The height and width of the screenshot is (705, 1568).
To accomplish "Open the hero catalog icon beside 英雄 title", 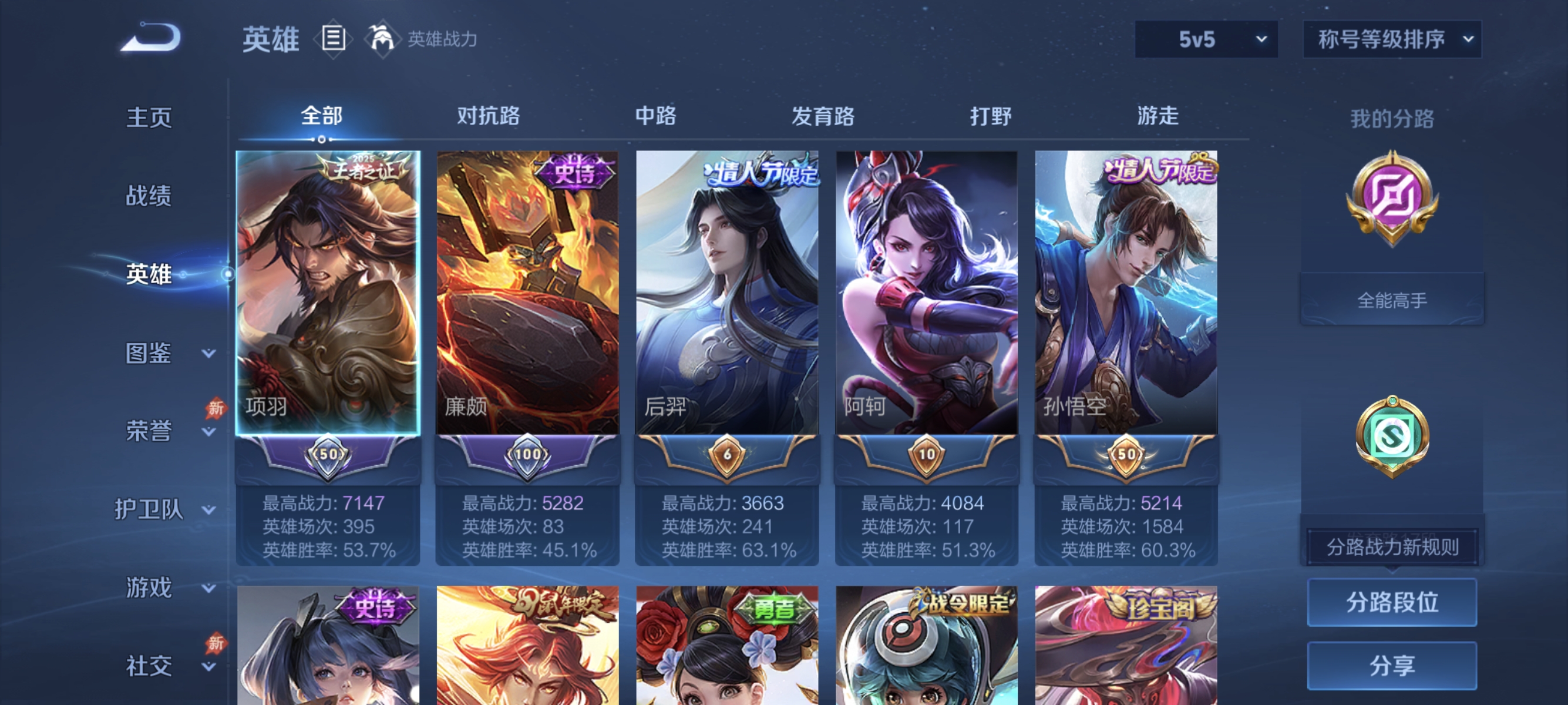I will point(334,38).
